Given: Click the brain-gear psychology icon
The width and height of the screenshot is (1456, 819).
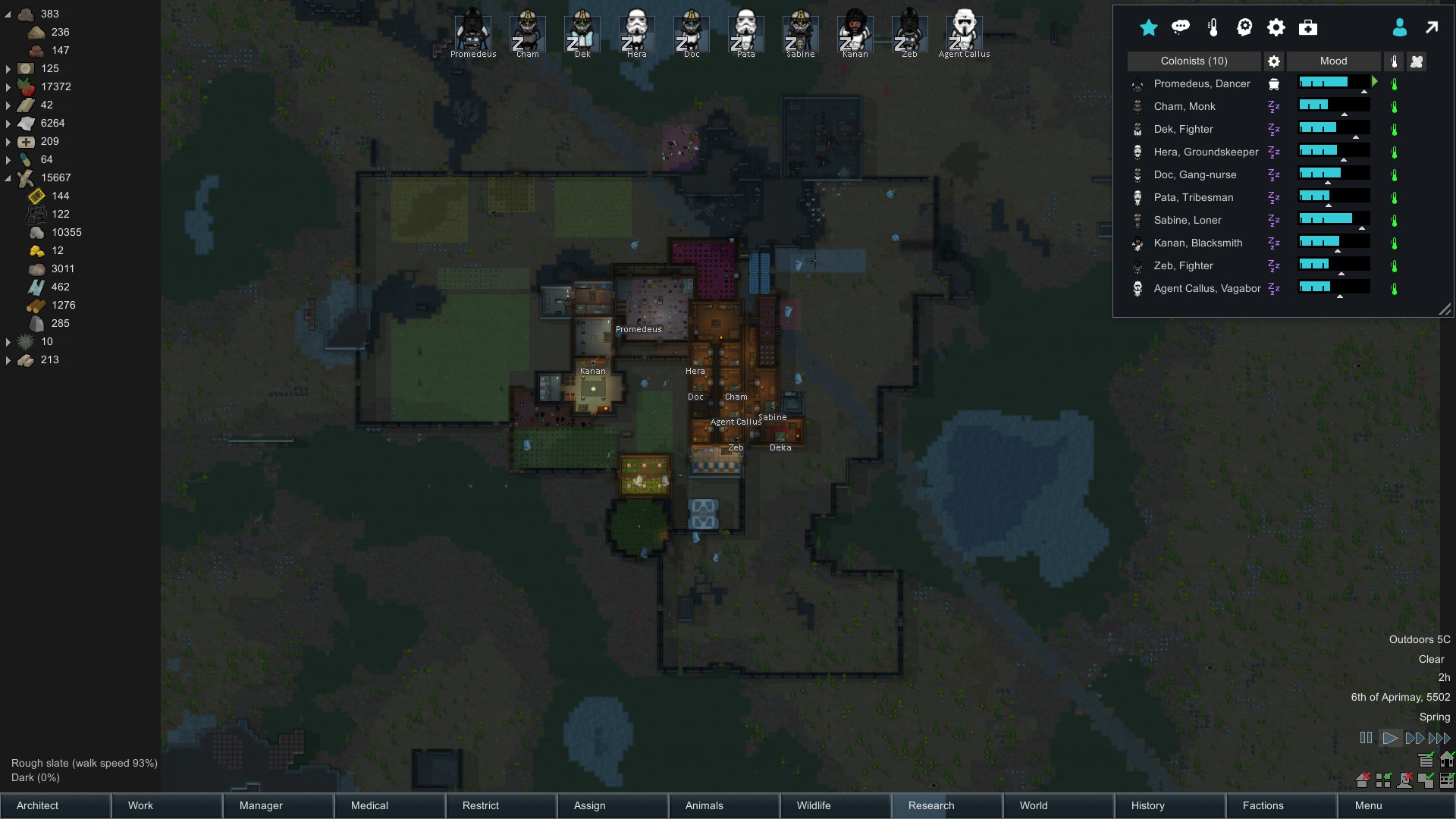Looking at the screenshot, I should click(1244, 27).
